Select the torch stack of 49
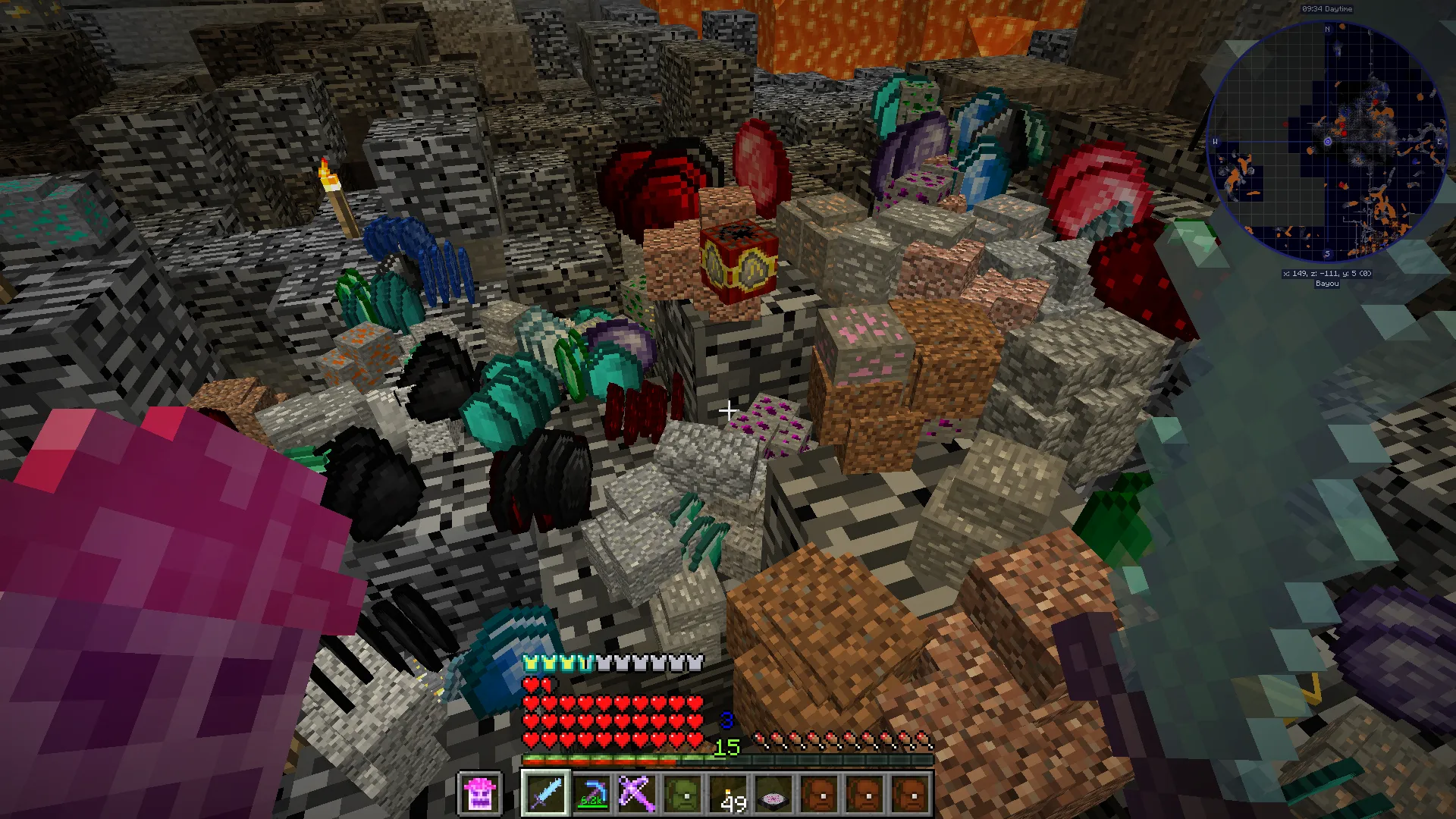This screenshot has width=1456, height=819. pyautogui.click(x=728, y=794)
